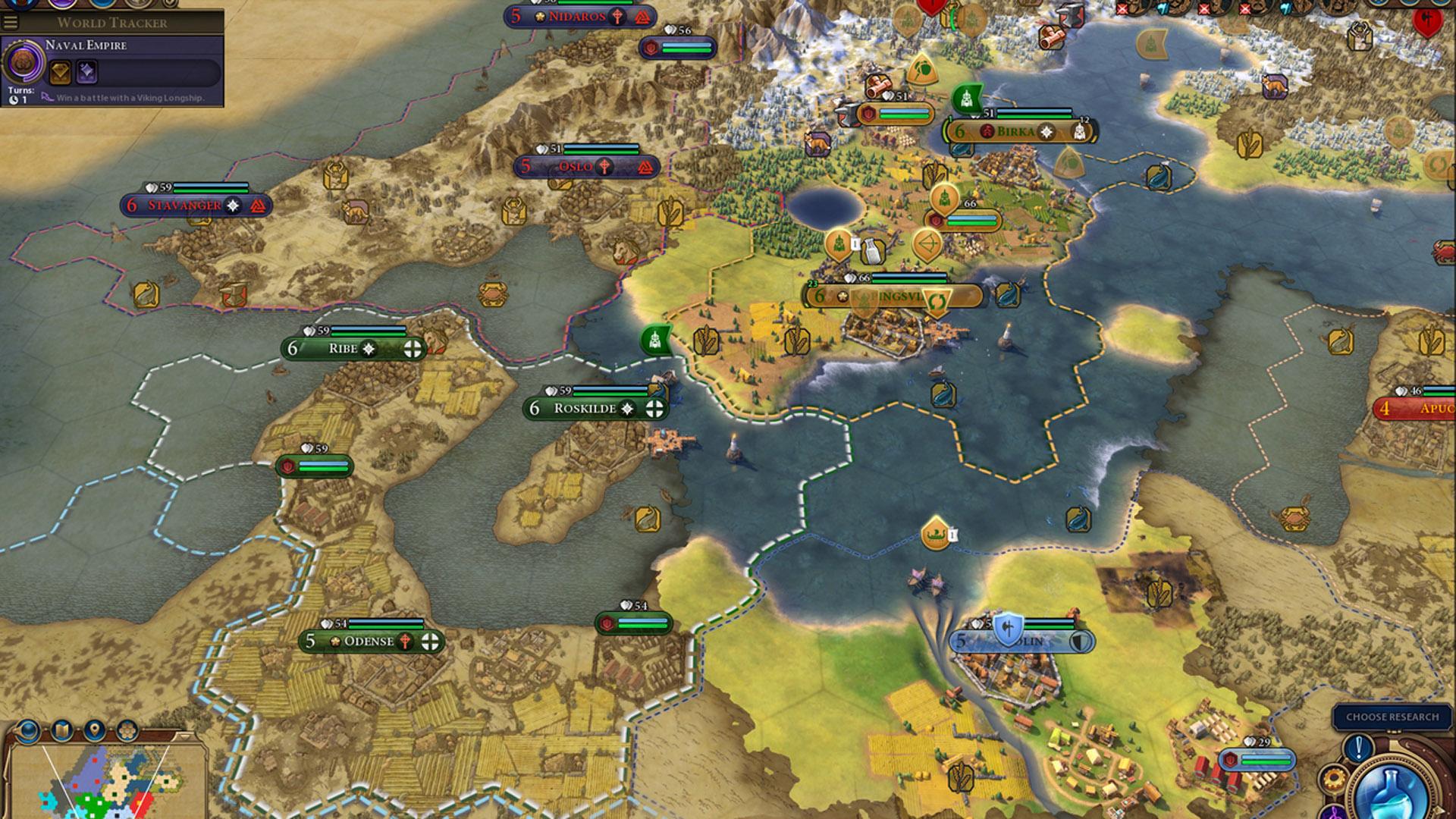Click the Choose Research button
Viewport: 1456px width, 819px height.
[1392, 717]
